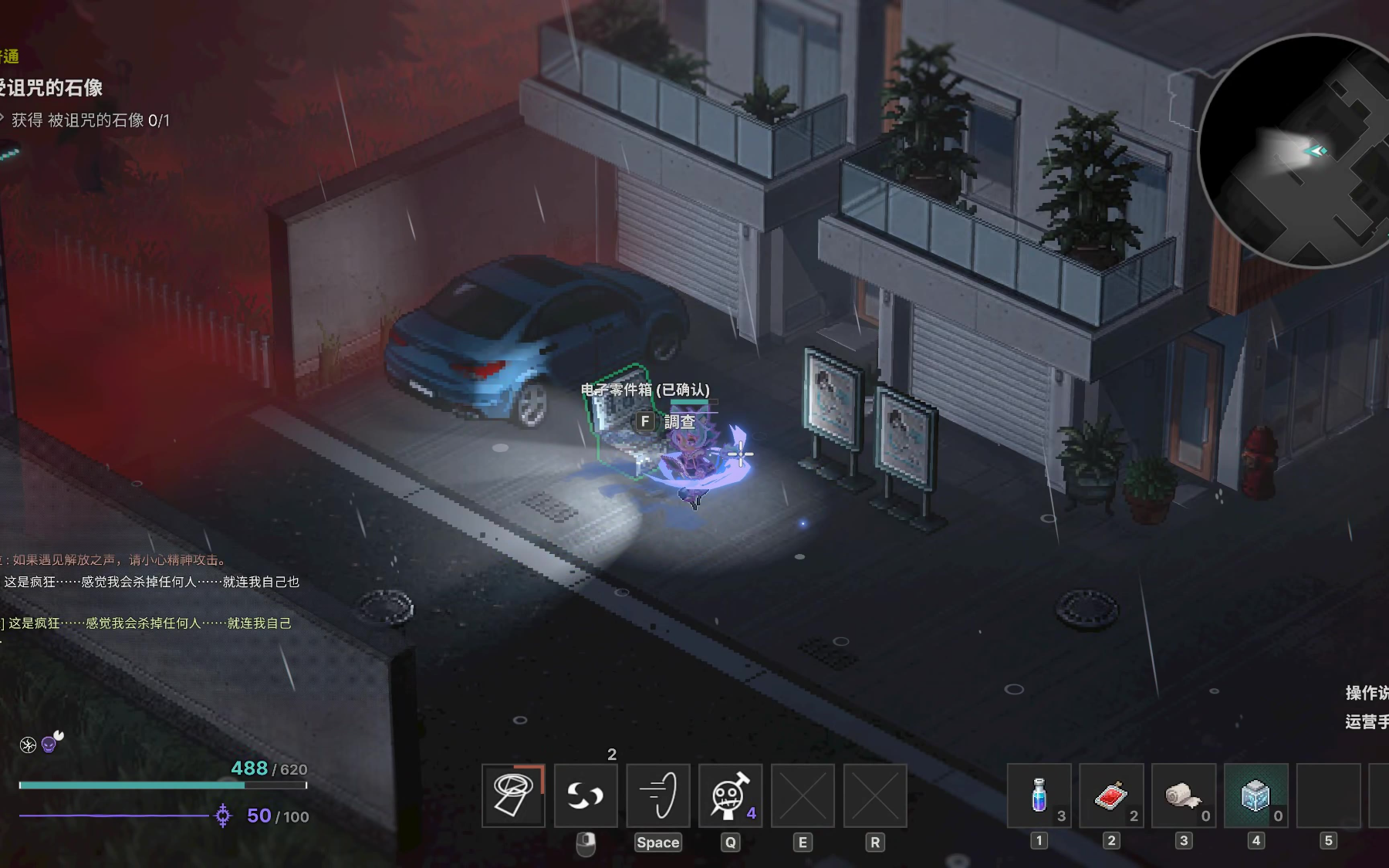Screen dimensions: 1389x868
Task: Select the red blood pack item slot
Action: tap(1111, 795)
